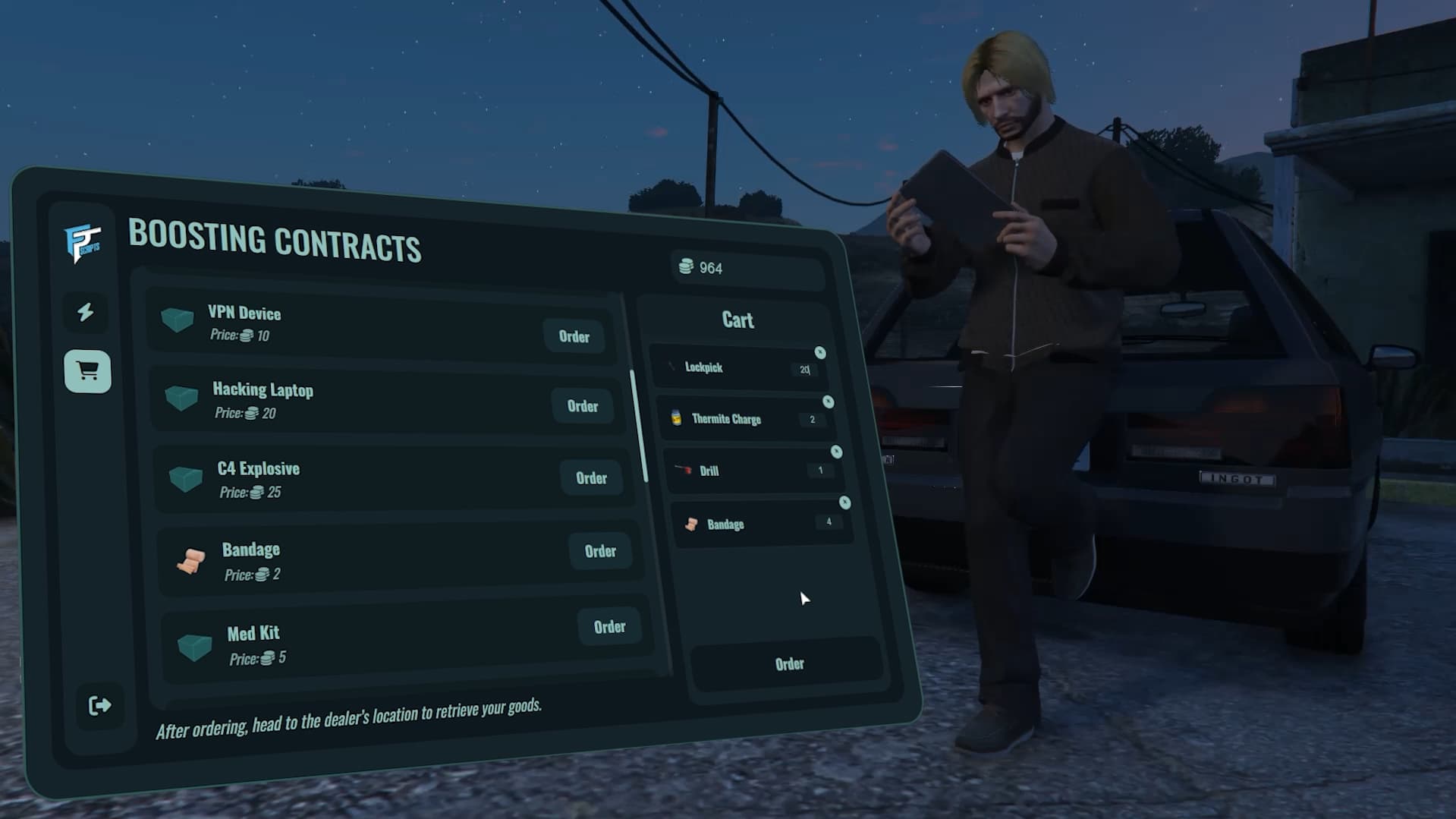
Task: Click the Hacking Laptop crate icon
Action: [182, 398]
